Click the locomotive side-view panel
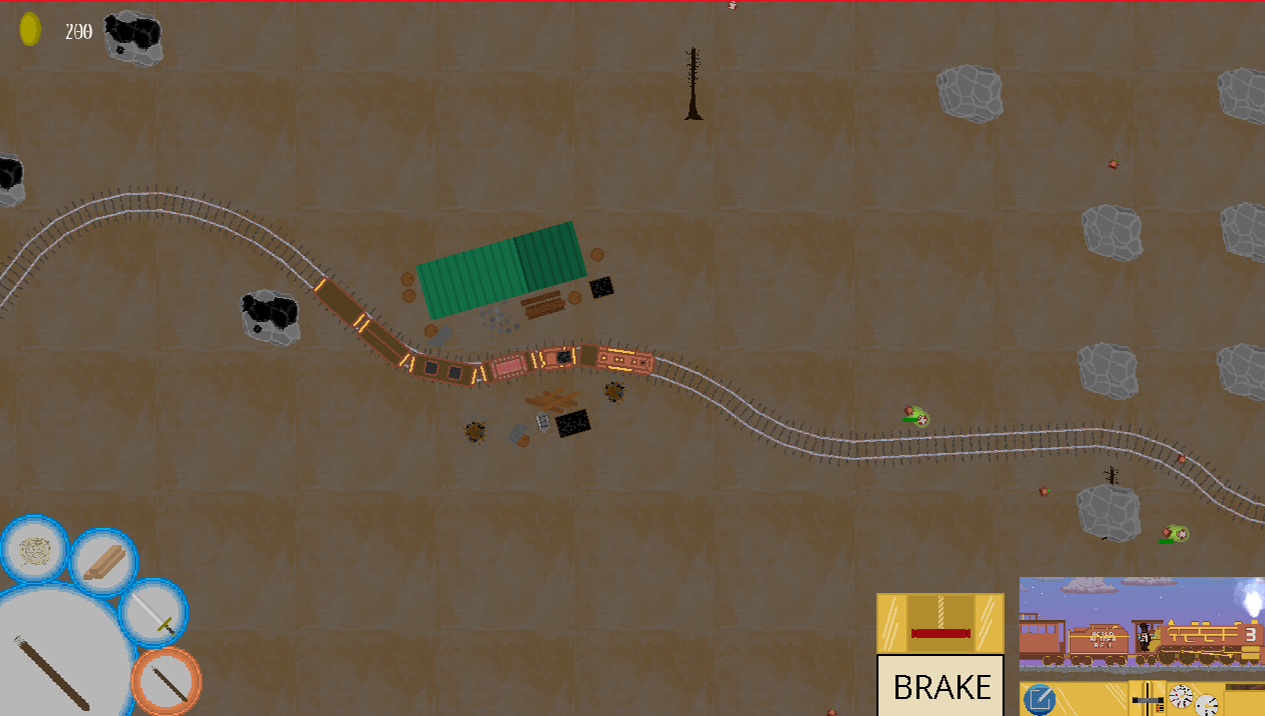 (1141, 622)
